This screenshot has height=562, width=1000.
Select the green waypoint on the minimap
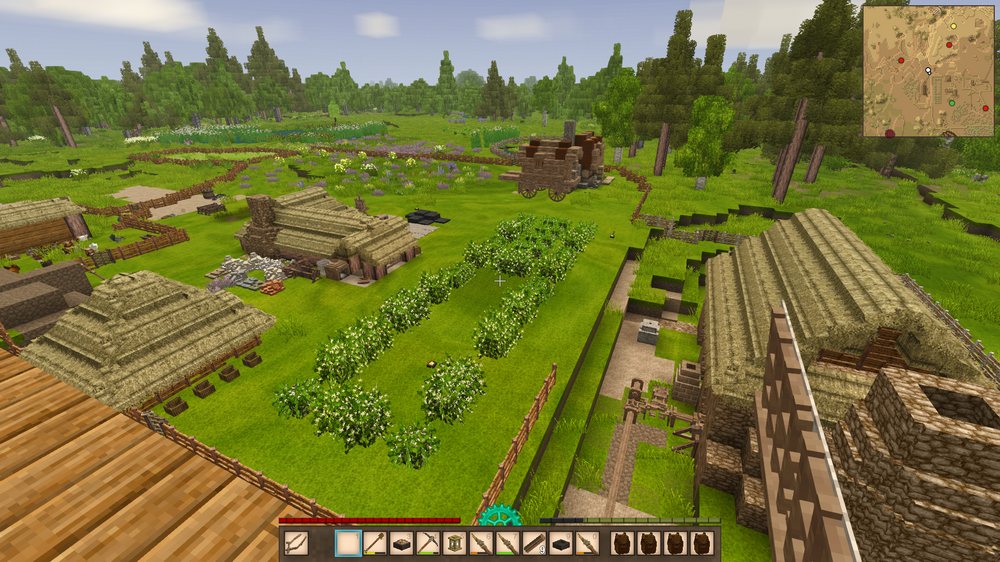point(951,102)
